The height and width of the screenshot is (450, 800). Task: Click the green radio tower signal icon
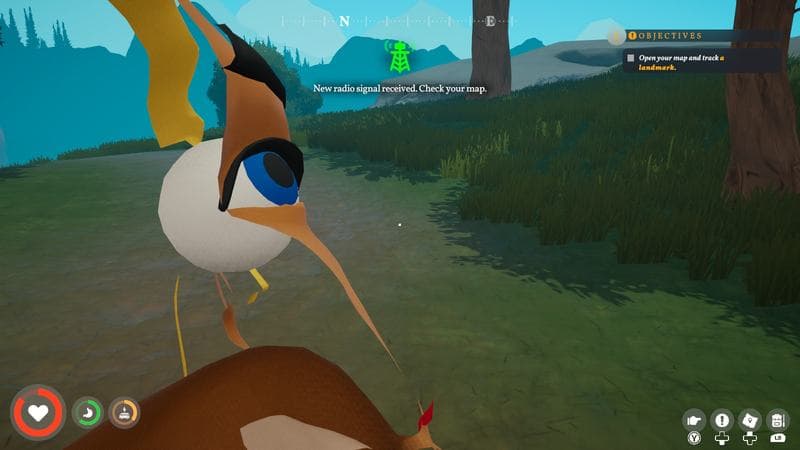[399, 56]
